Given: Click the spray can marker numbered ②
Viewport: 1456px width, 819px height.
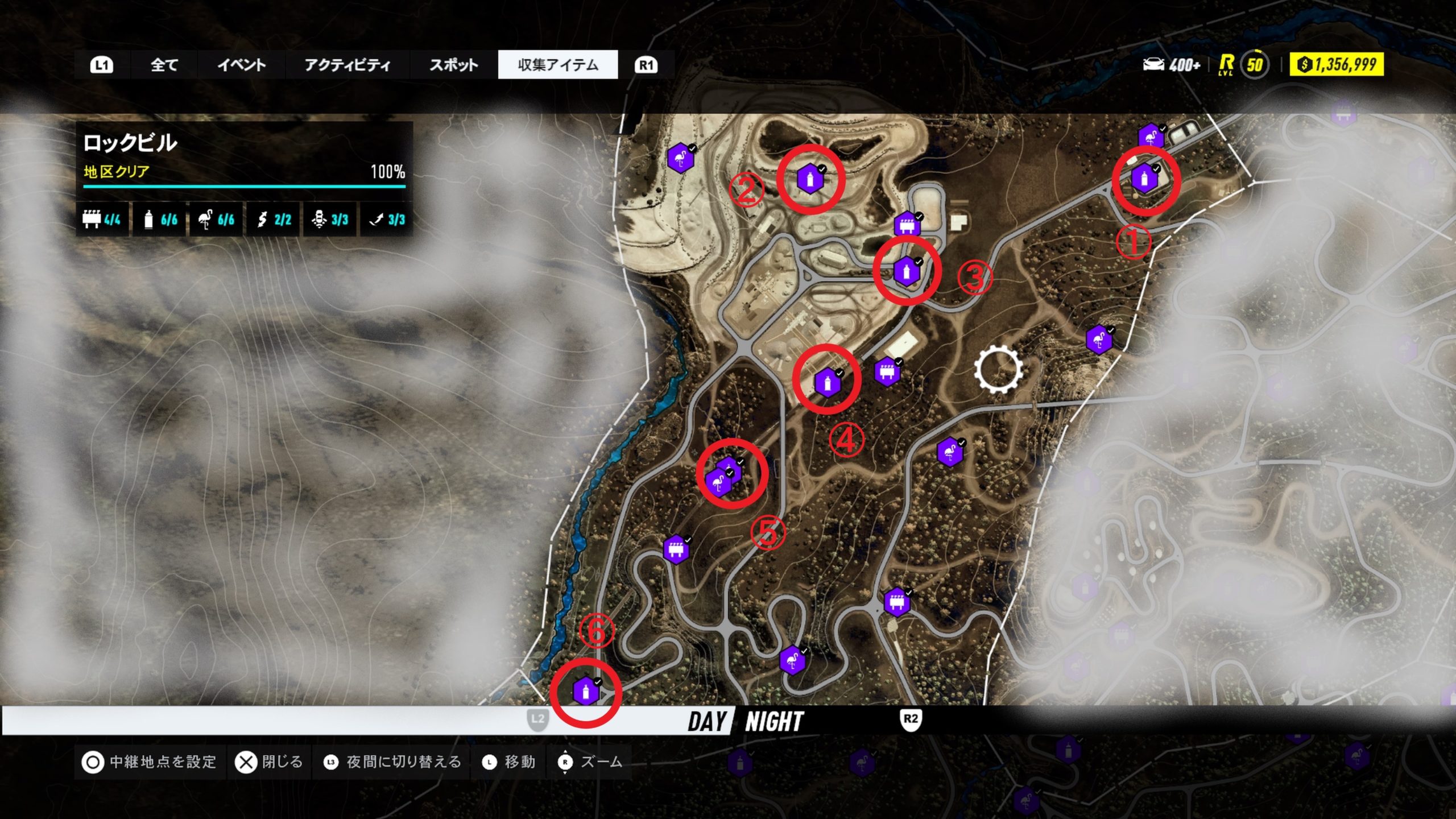Looking at the screenshot, I should 809,179.
